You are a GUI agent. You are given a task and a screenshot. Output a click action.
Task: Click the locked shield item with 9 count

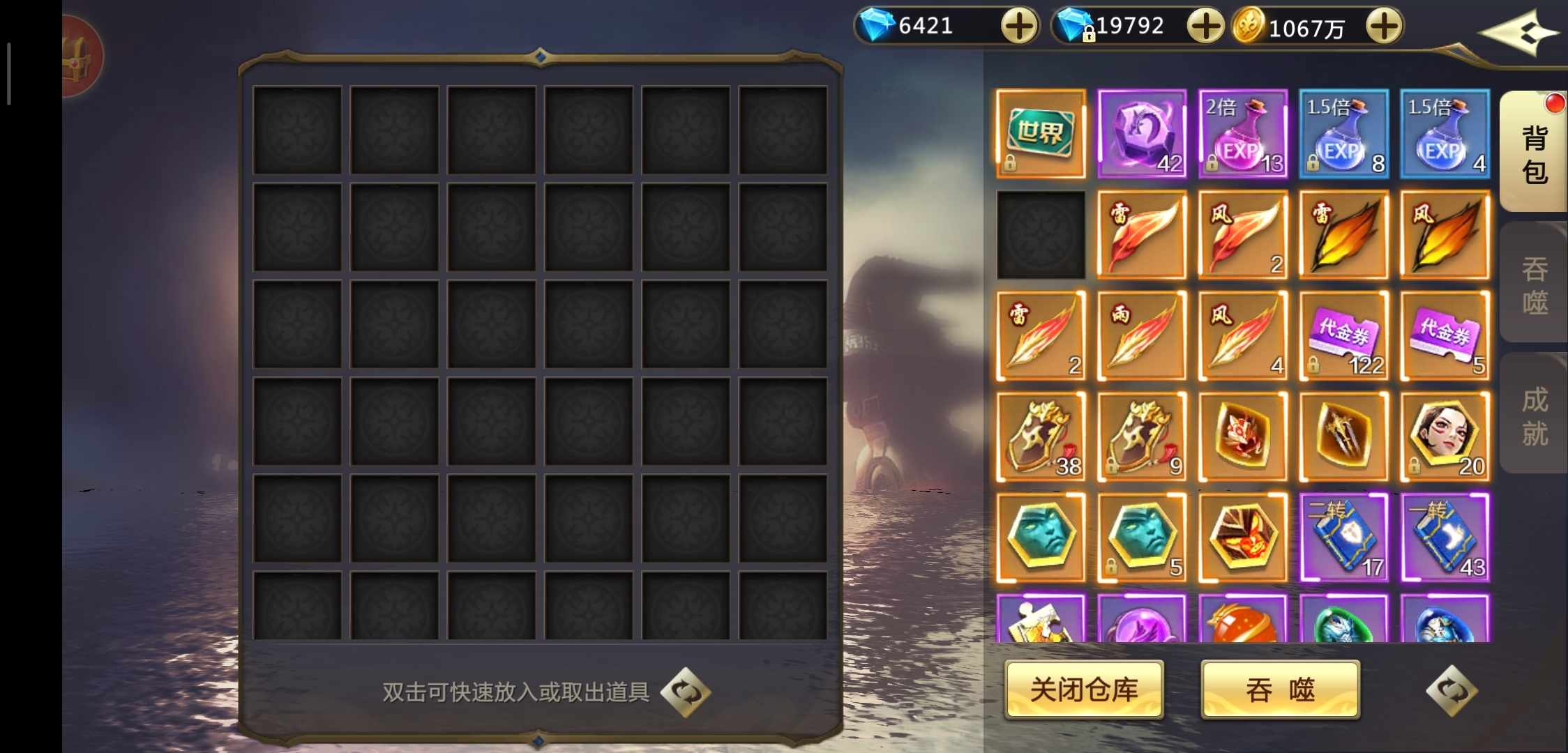[1142, 437]
